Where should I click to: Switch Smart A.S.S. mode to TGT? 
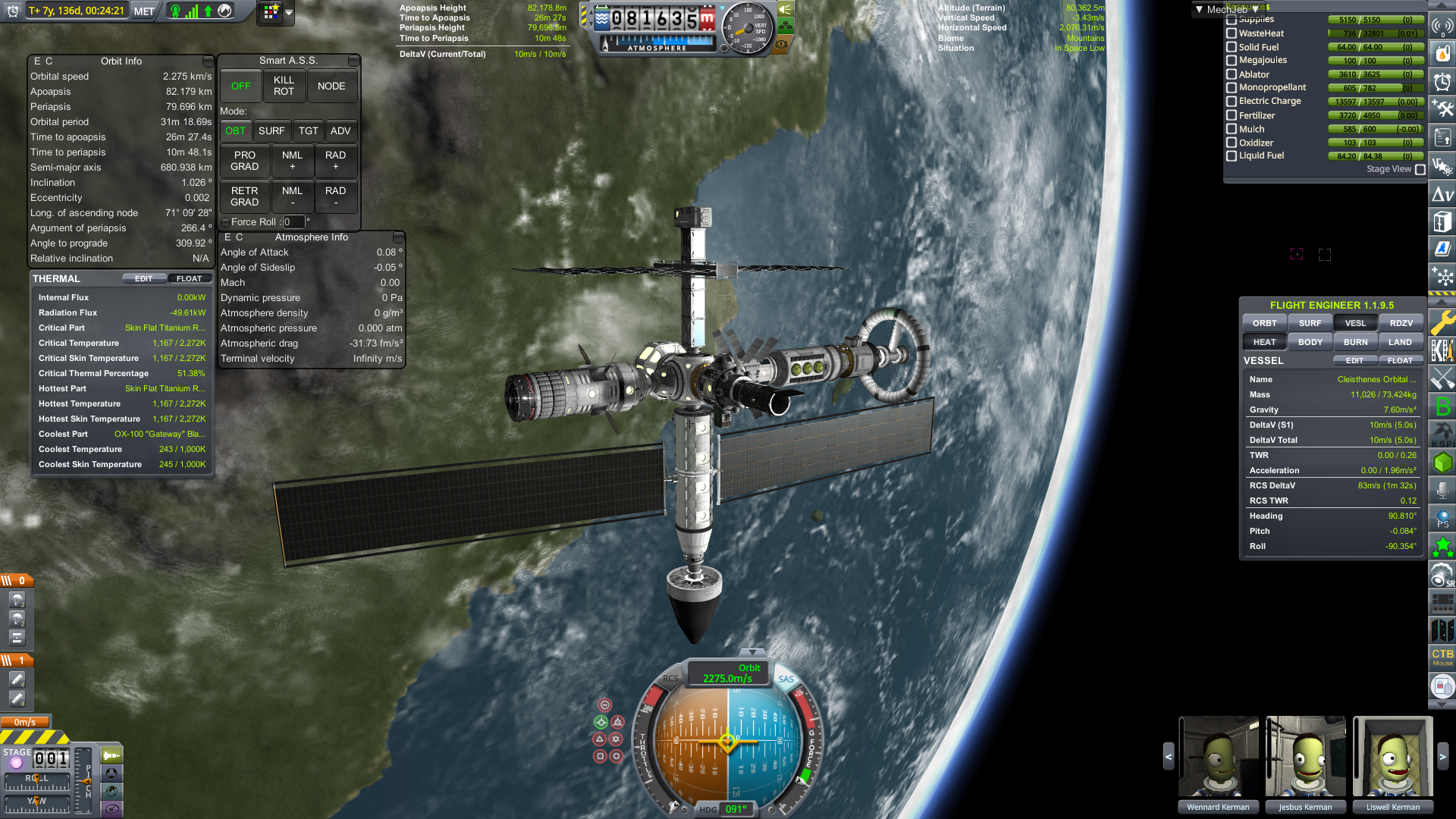[x=309, y=131]
